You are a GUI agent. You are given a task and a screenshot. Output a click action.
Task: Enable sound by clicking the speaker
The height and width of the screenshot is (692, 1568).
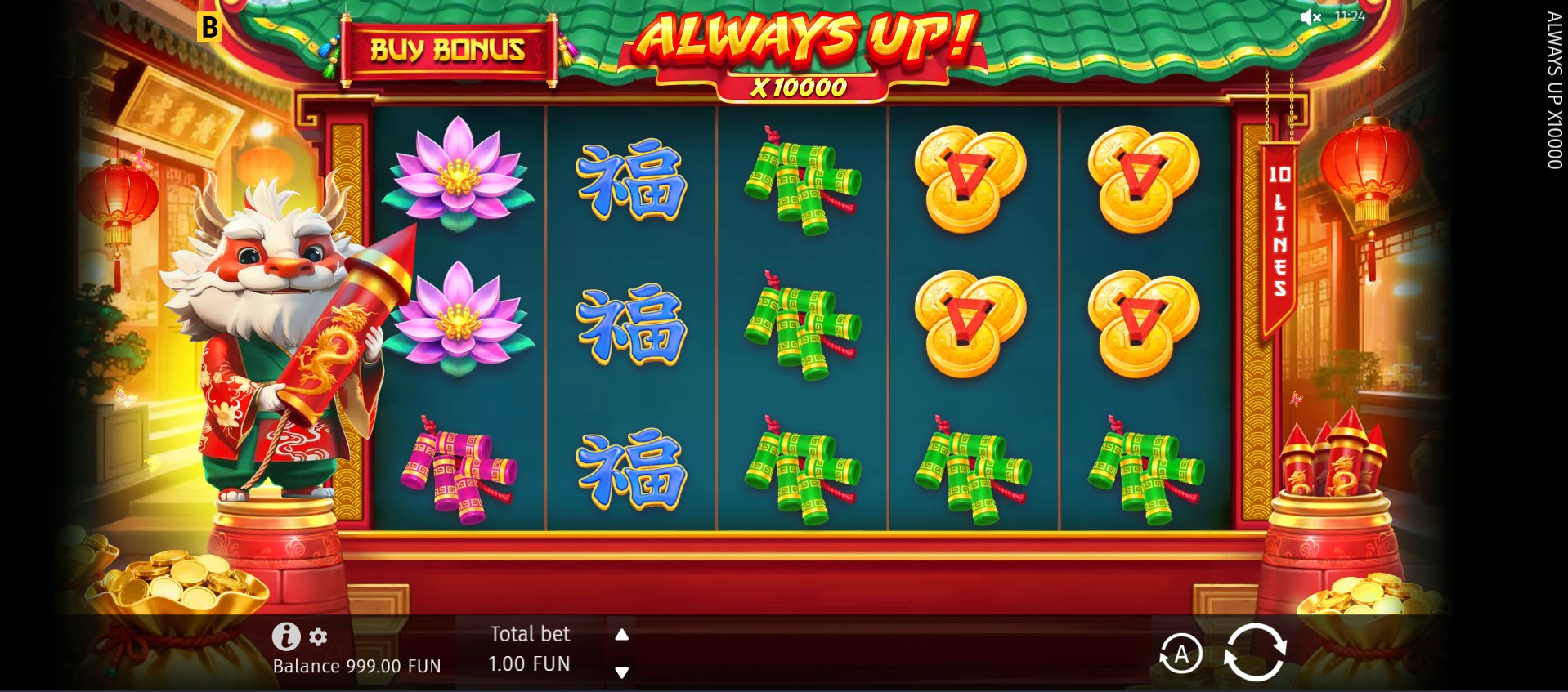point(1311,16)
